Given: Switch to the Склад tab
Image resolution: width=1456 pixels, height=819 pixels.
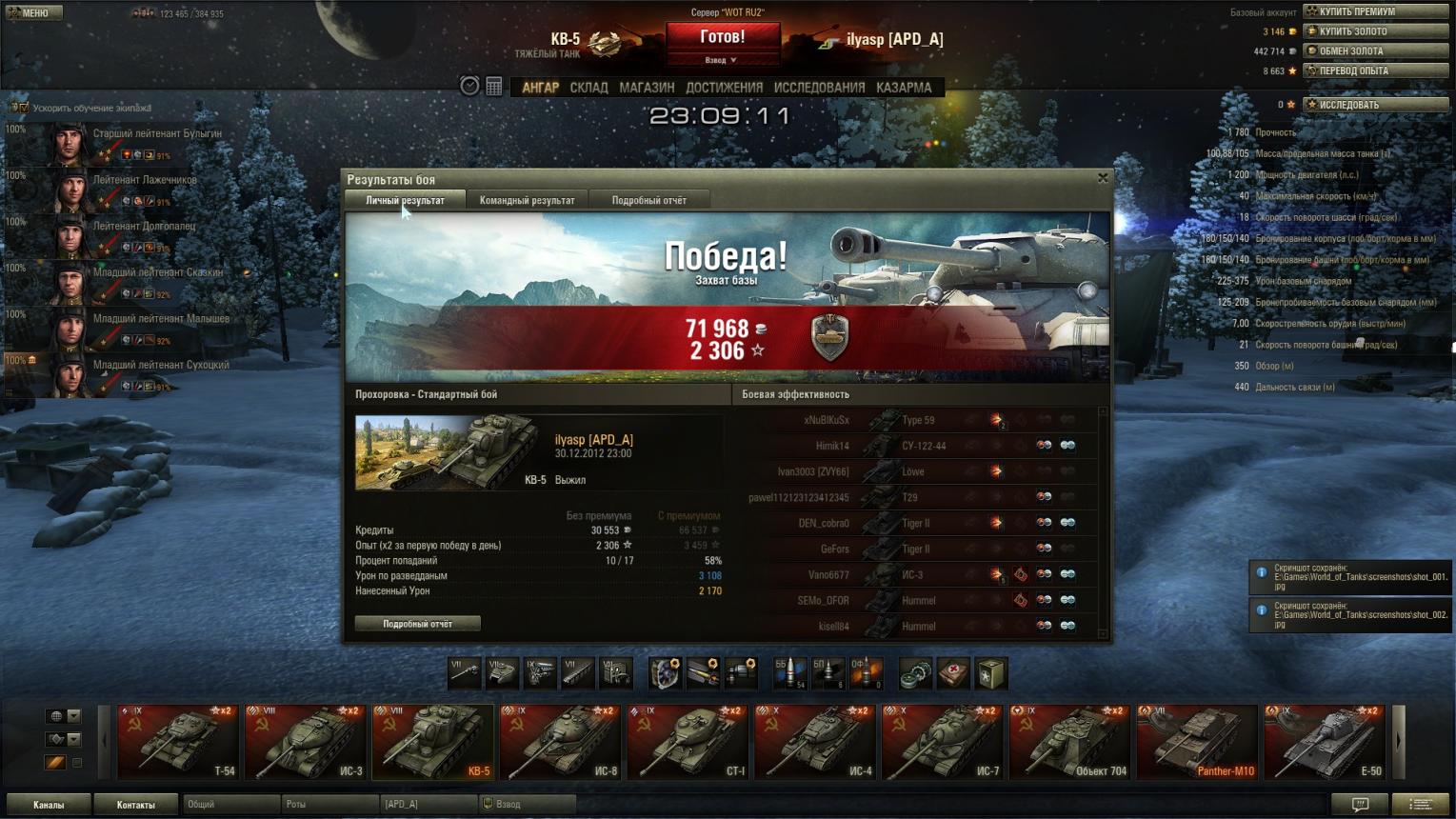Looking at the screenshot, I should click(588, 88).
